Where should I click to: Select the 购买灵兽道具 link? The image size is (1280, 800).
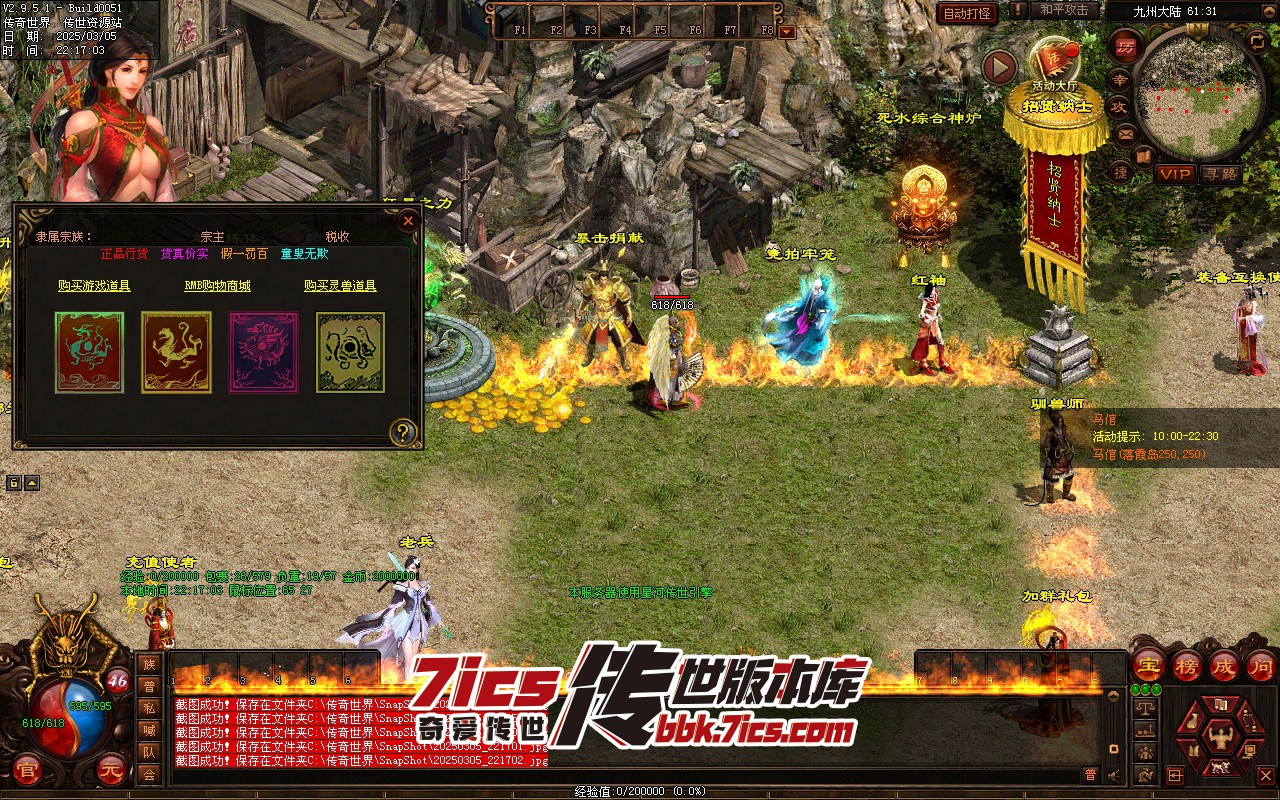(340, 286)
